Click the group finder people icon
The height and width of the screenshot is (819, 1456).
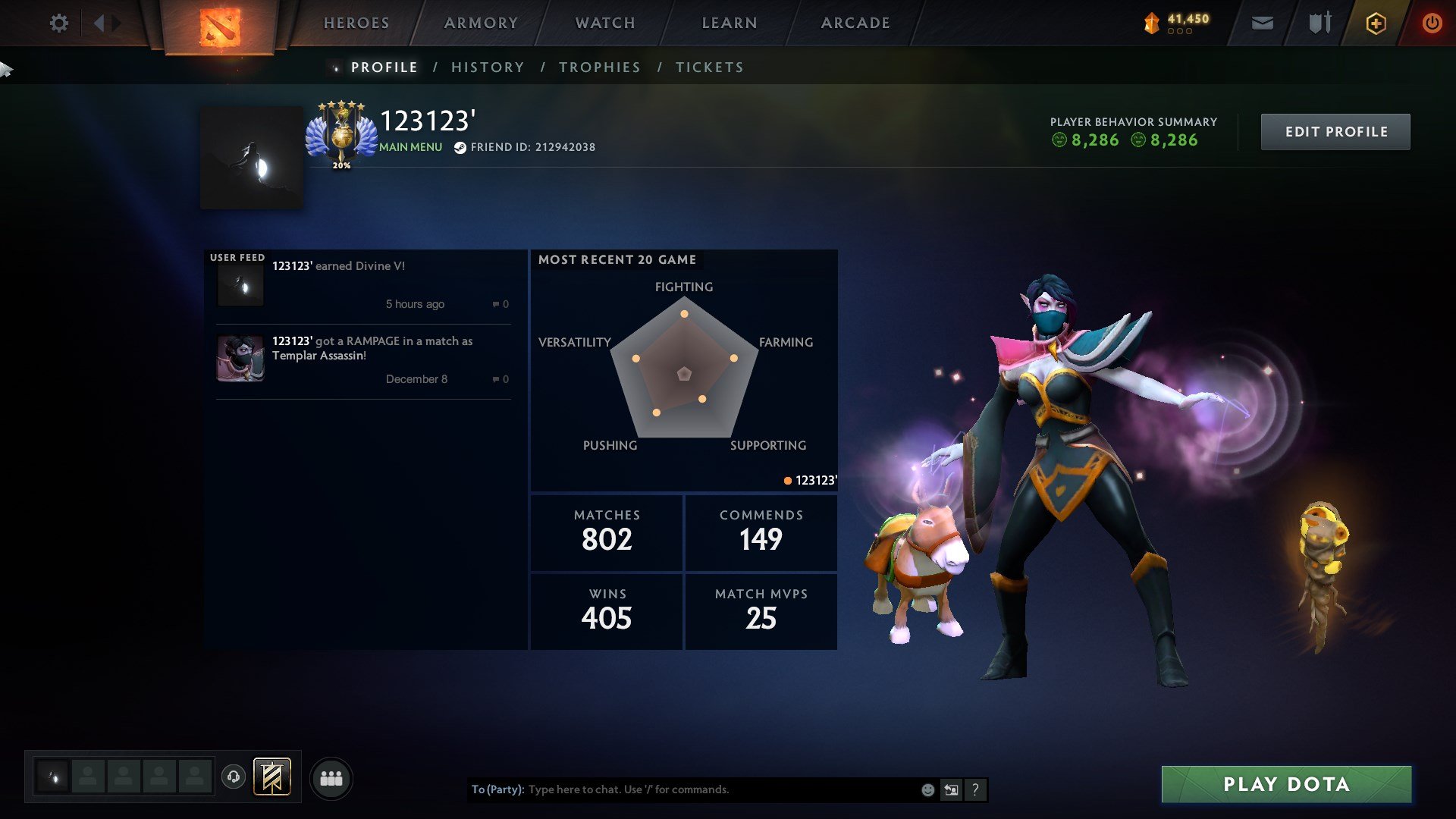tap(331, 777)
